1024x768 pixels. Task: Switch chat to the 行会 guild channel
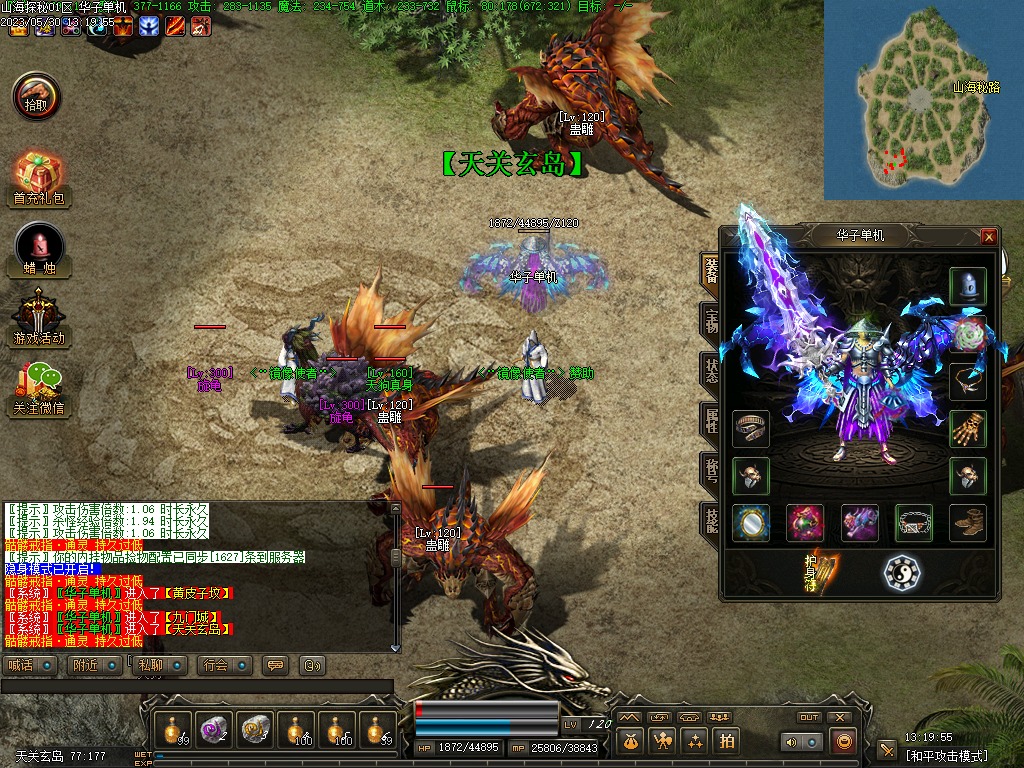tap(223, 665)
